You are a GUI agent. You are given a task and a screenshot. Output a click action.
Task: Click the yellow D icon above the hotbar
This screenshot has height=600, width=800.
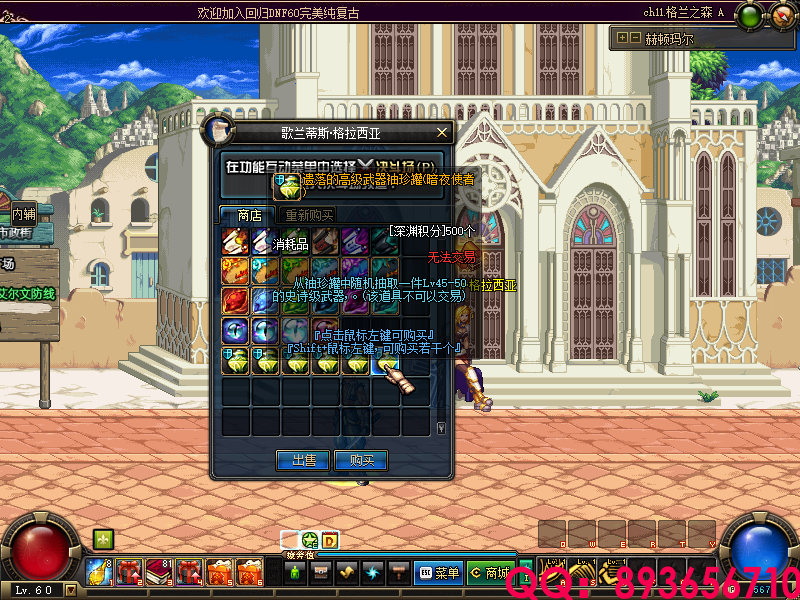point(329,541)
